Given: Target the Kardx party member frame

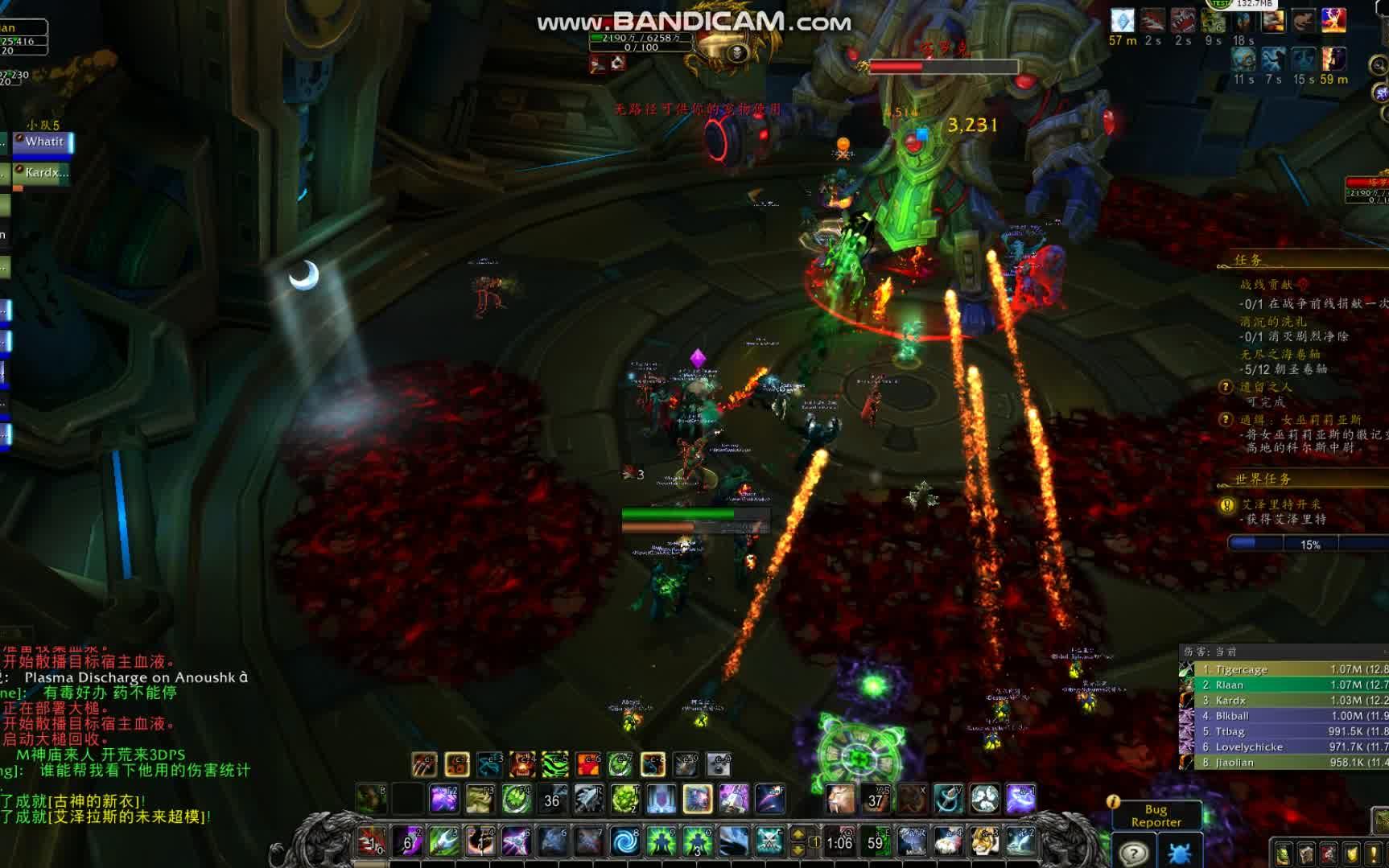Looking at the screenshot, I should 44,173.
